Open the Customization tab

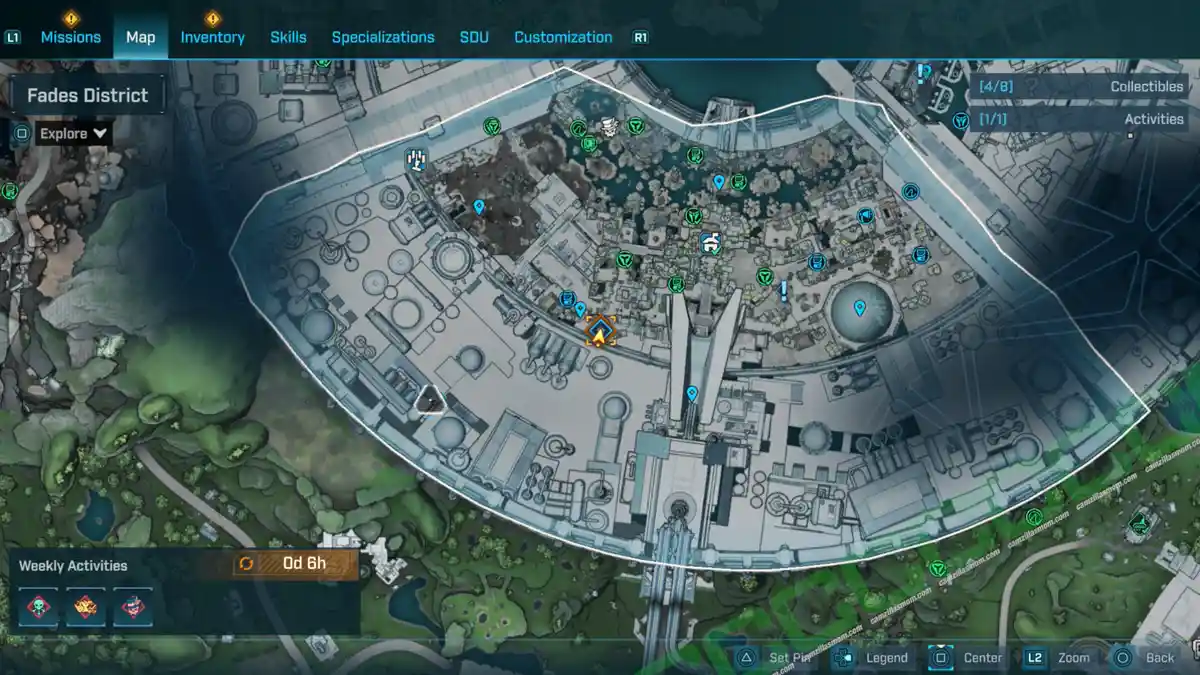click(563, 37)
